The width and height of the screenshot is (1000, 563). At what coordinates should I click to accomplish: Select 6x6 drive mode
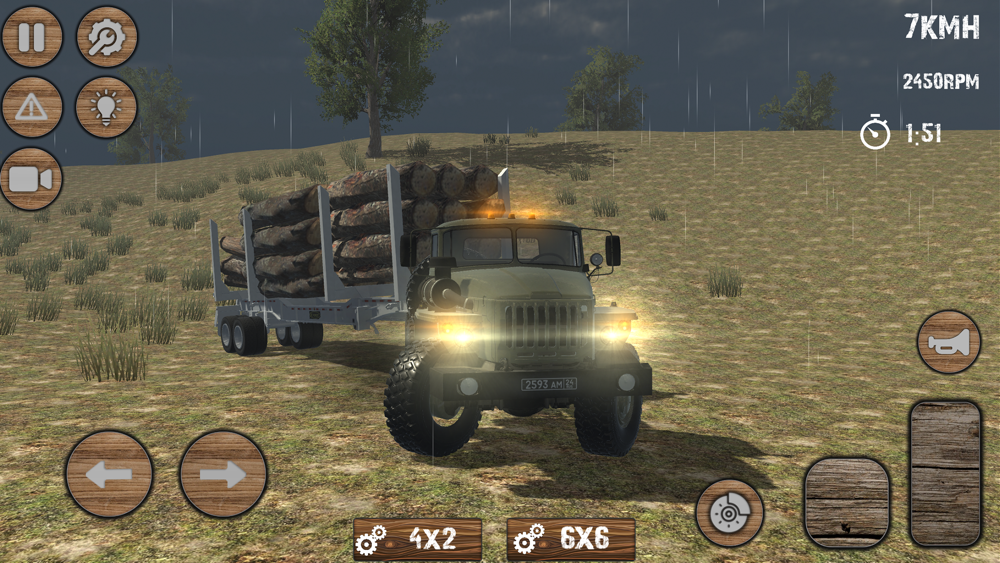(x=571, y=539)
